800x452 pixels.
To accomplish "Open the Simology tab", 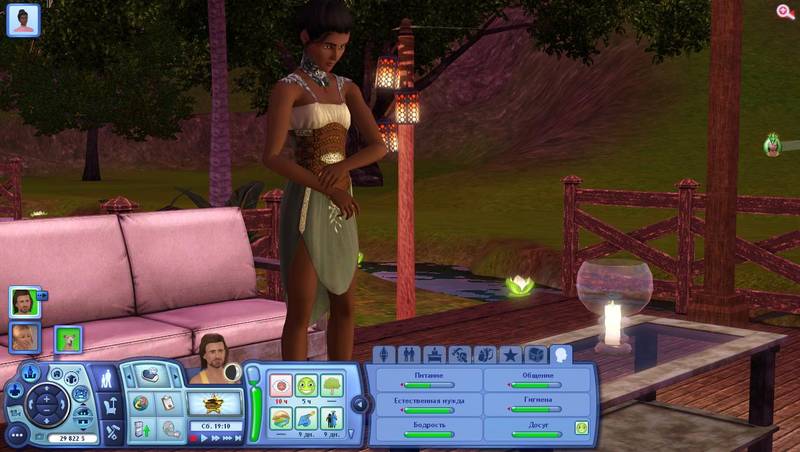I will coord(384,355).
